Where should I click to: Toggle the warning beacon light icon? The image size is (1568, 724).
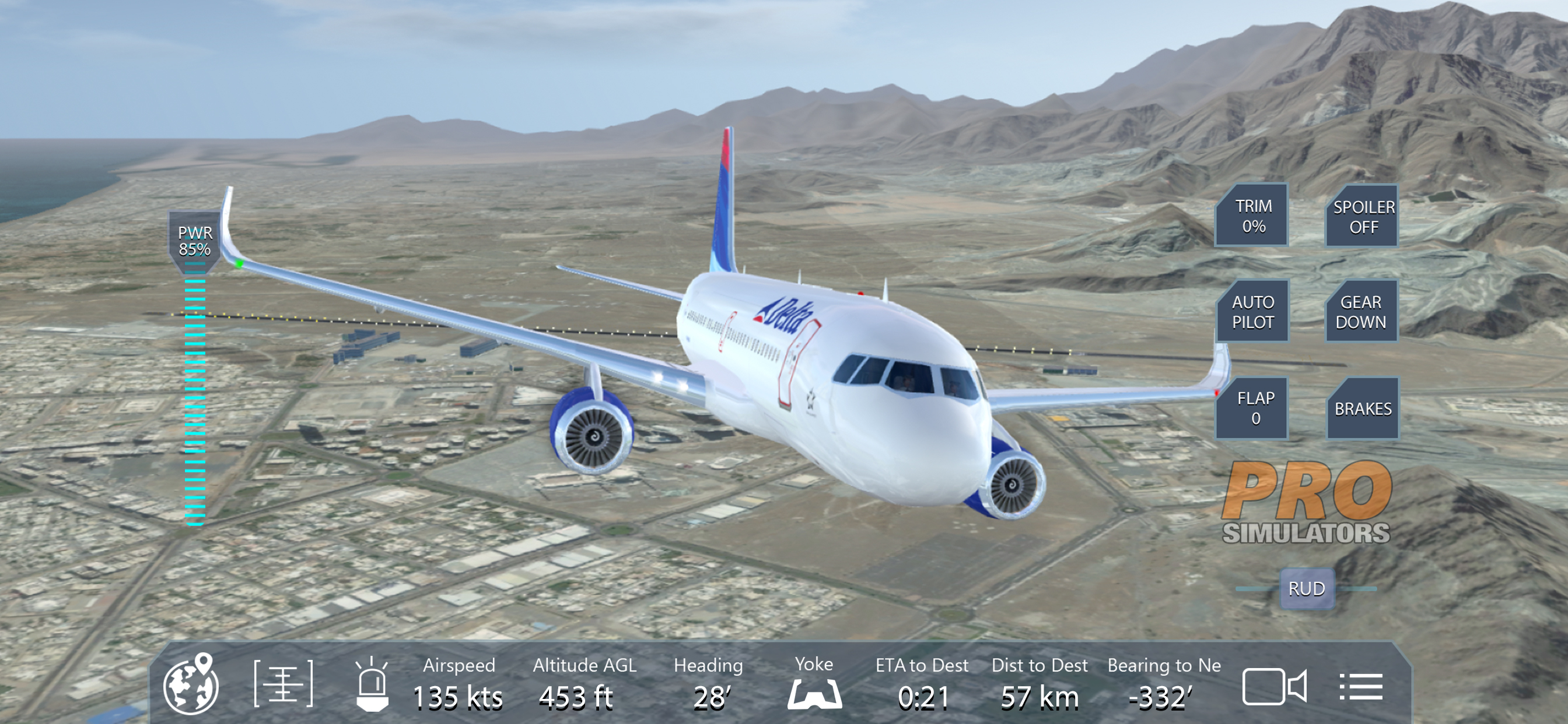tap(372, 685)
